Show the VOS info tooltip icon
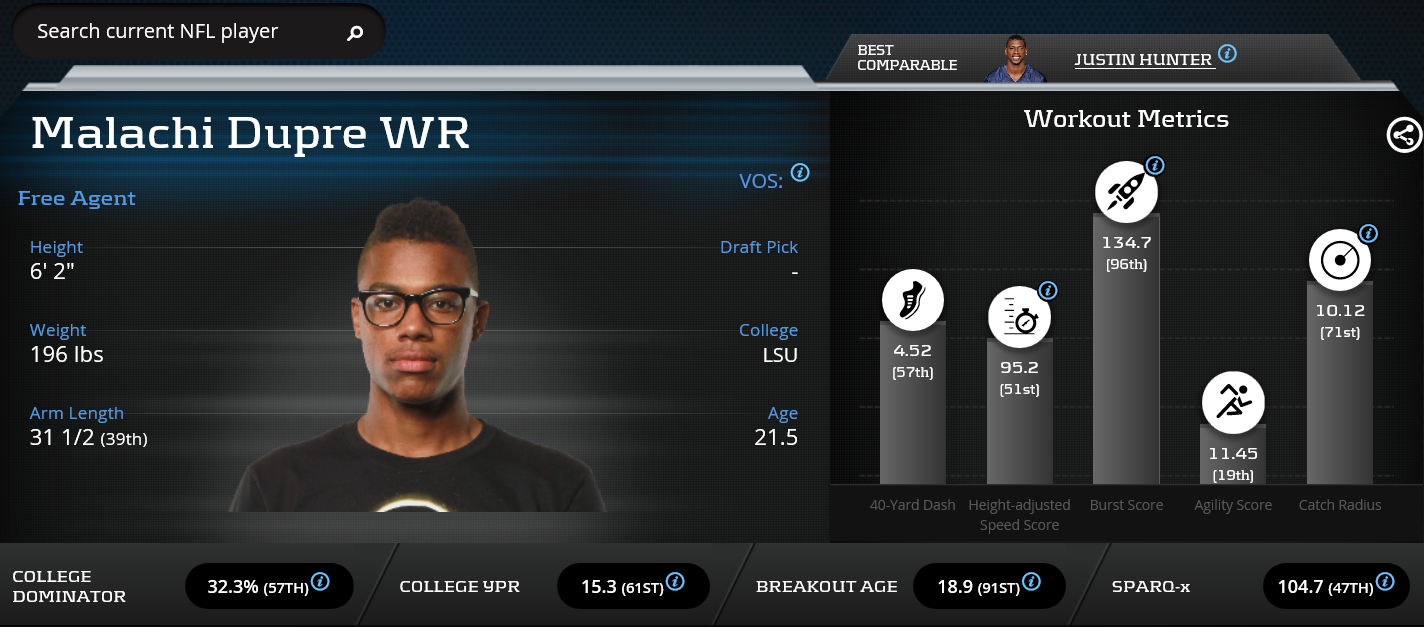 pyautogui.click(x=800, y=173)
